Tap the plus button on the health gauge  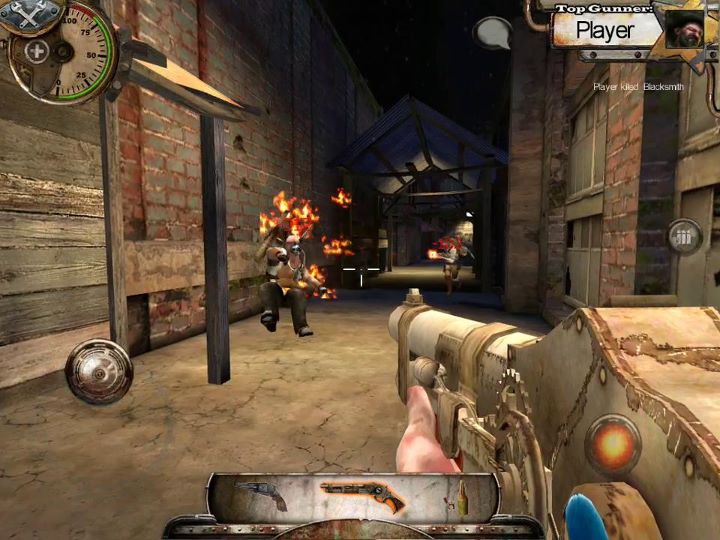tap(37, 51)
